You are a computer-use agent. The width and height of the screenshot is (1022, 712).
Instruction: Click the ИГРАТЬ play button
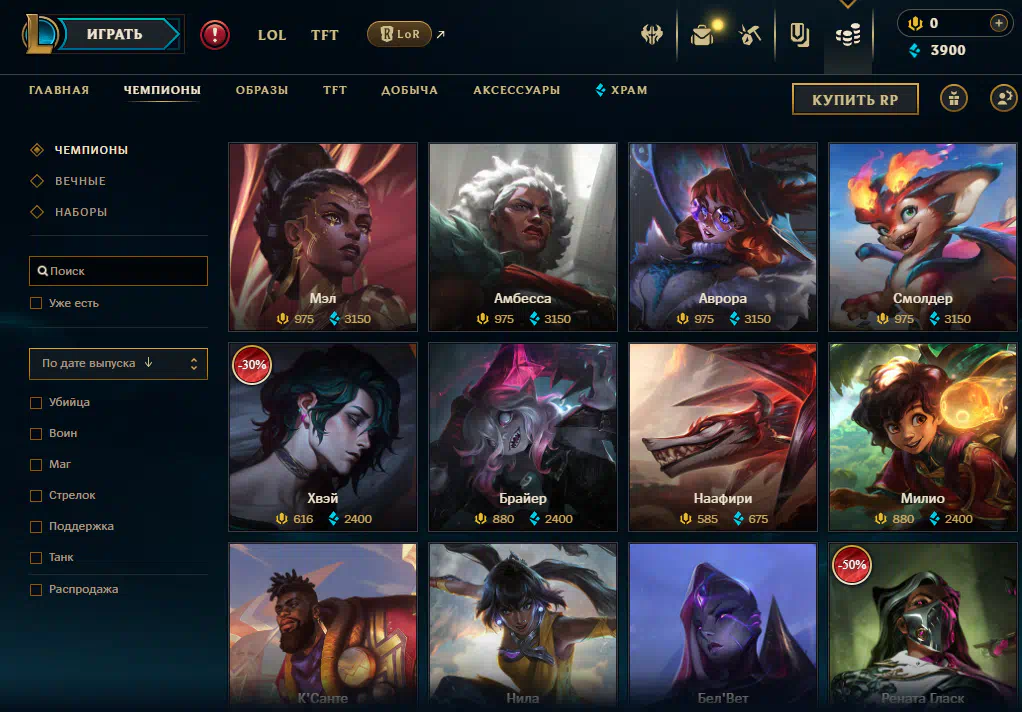[x=115, y=34]
